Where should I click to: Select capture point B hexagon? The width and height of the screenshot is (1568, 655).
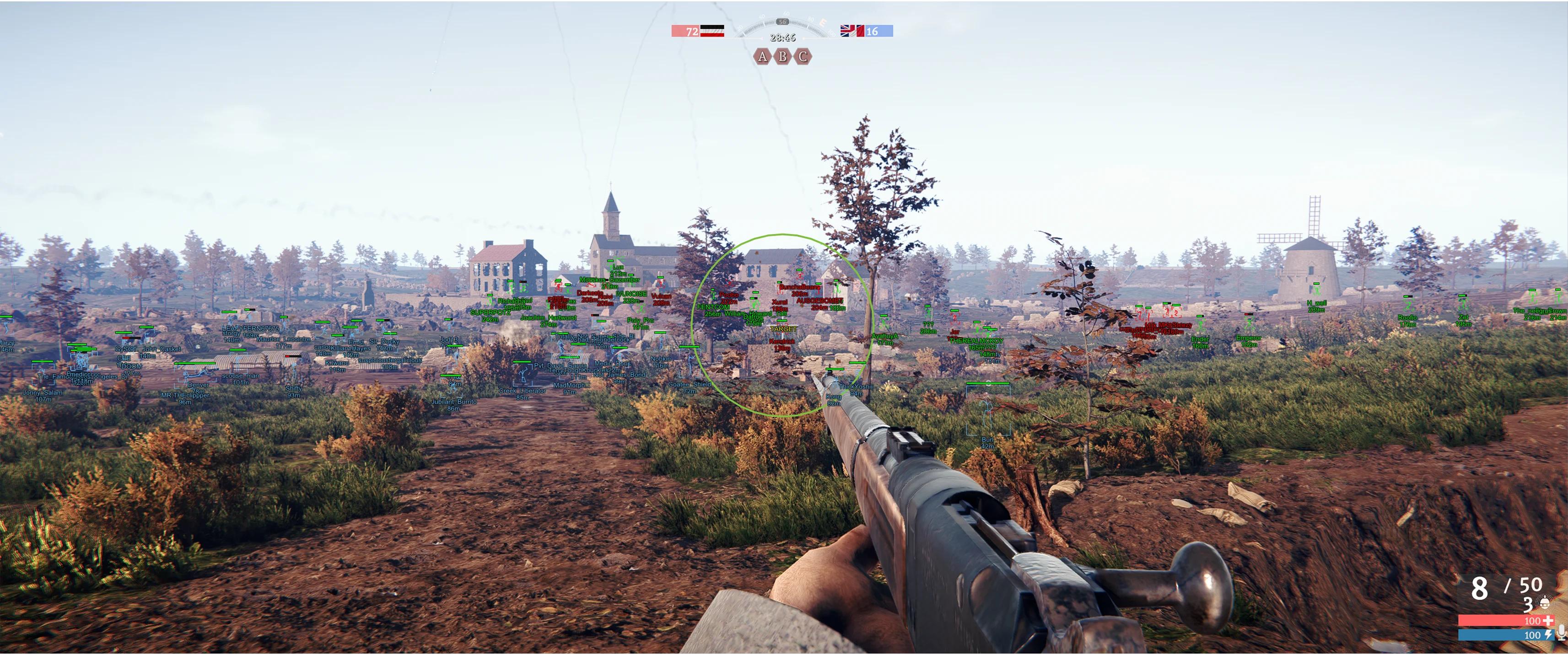pos(783,57)
